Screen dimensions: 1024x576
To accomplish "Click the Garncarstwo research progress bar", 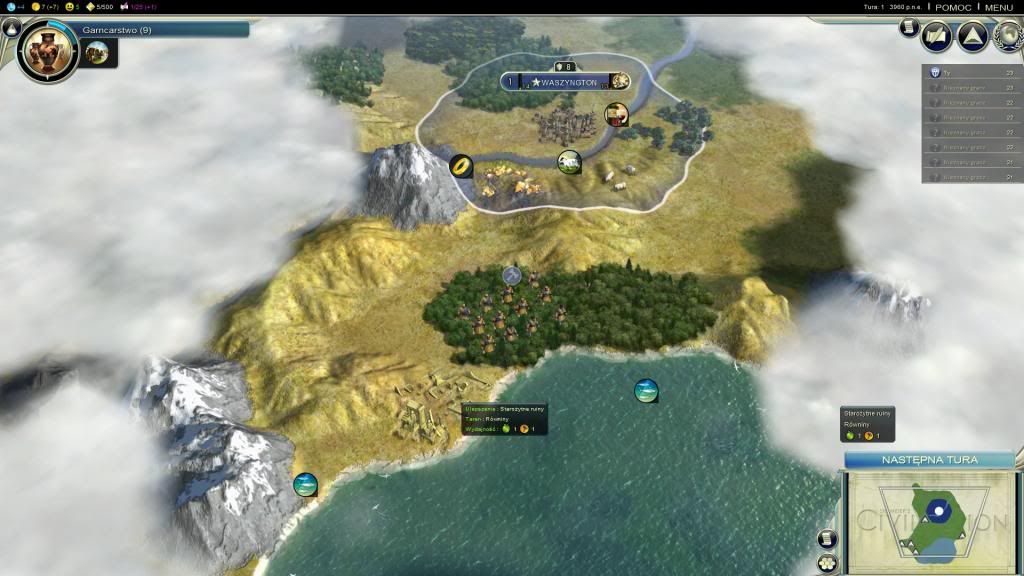I will coord(162,30).
